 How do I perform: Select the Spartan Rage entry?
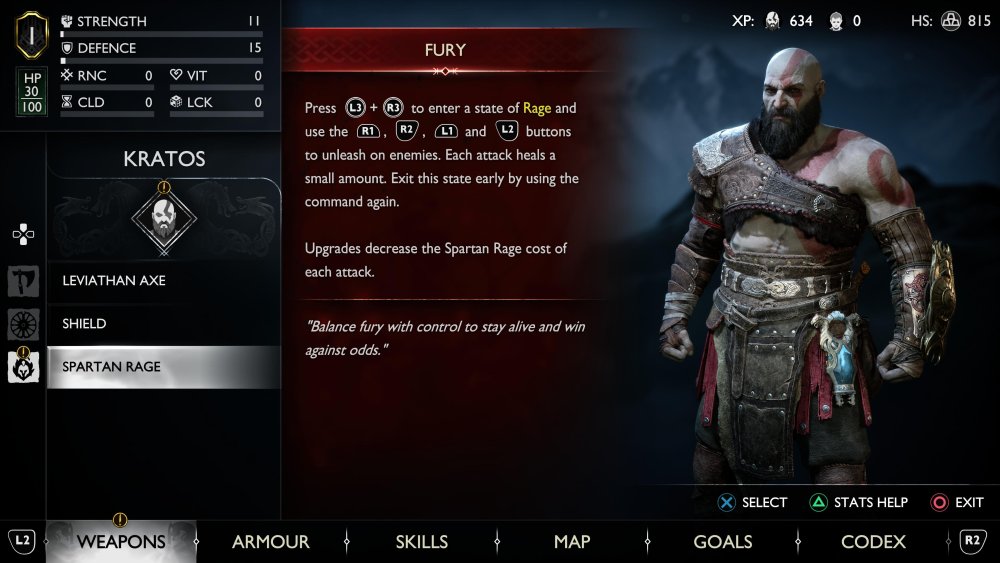click(163, 367)
